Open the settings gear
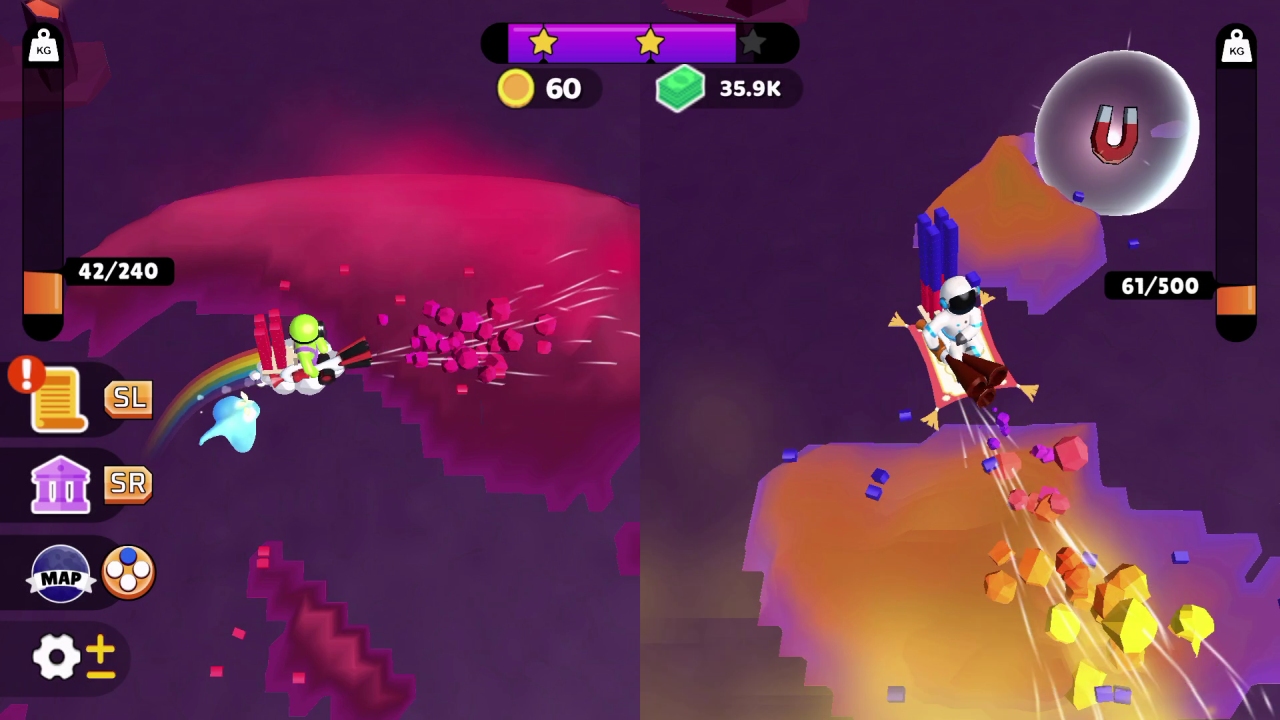Screen dimensions: 1280x720 pos(55,656)
